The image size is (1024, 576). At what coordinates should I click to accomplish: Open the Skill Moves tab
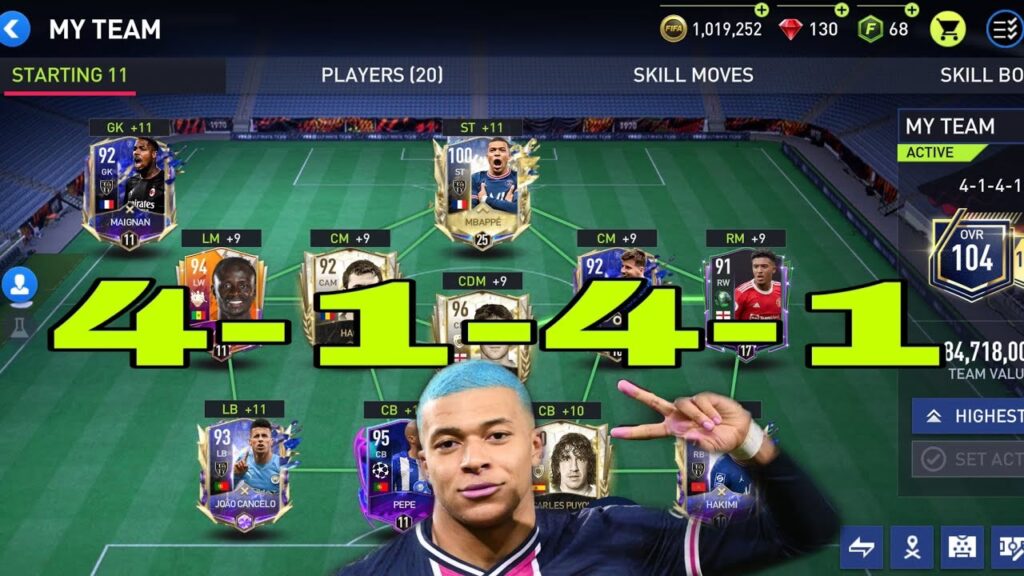click(692, 75)
